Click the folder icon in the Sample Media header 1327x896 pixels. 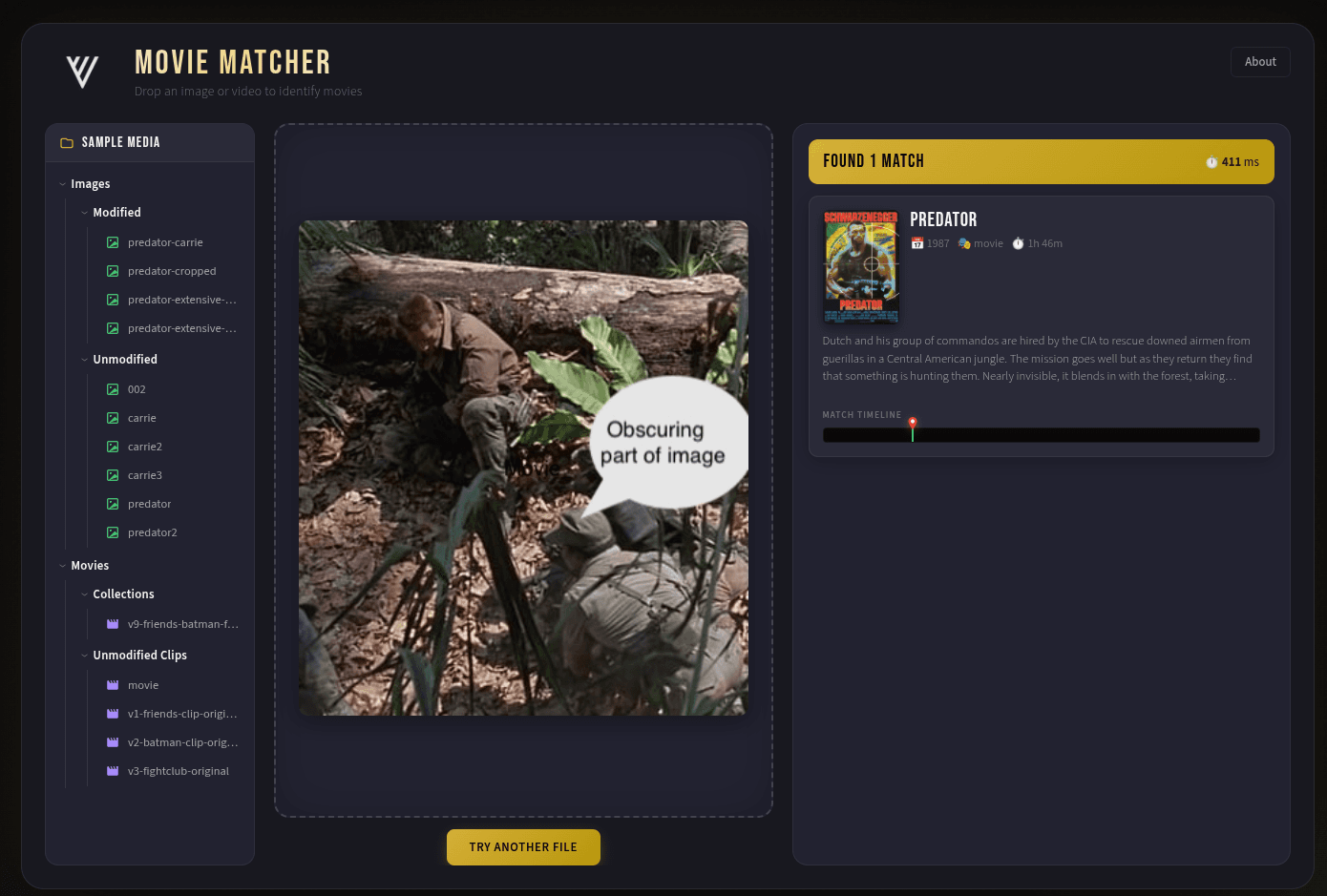coord(66,141)
